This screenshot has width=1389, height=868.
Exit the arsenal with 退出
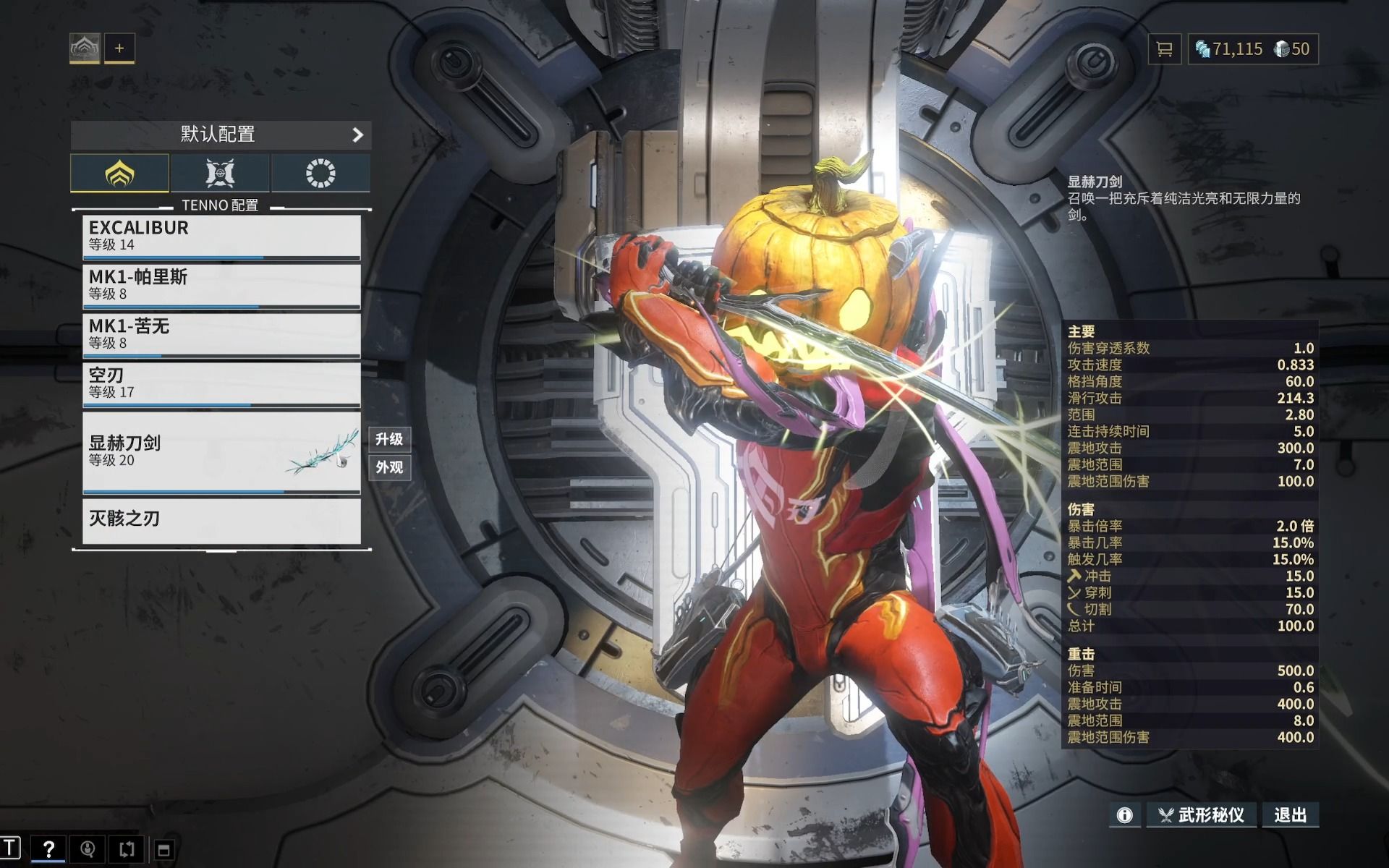point(1290,815)
